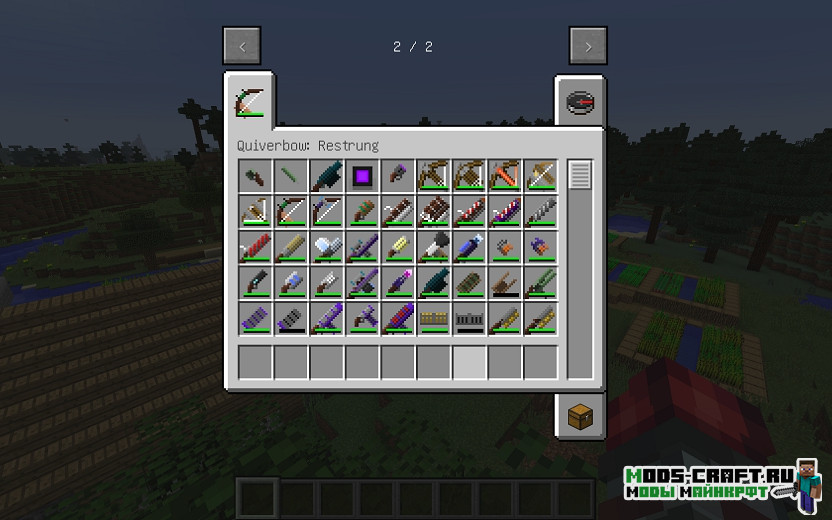Go to the next creative inventory page
Viewport: 832px width, 520px height.
[x=589, y=46]
